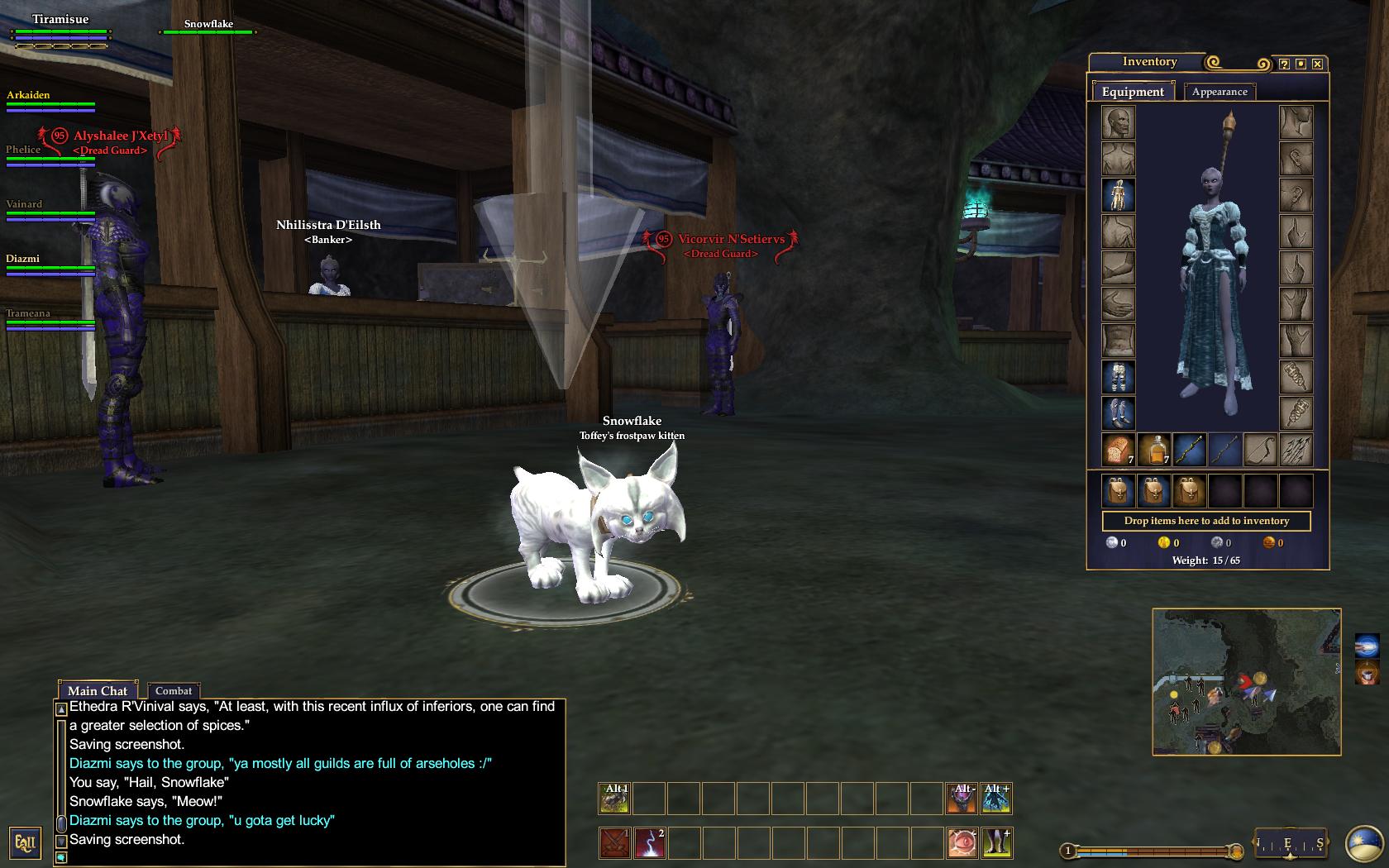Open the Inventory window help button
The width and height of the screenshot is (1389, 868).
(x=1282, y=62)
